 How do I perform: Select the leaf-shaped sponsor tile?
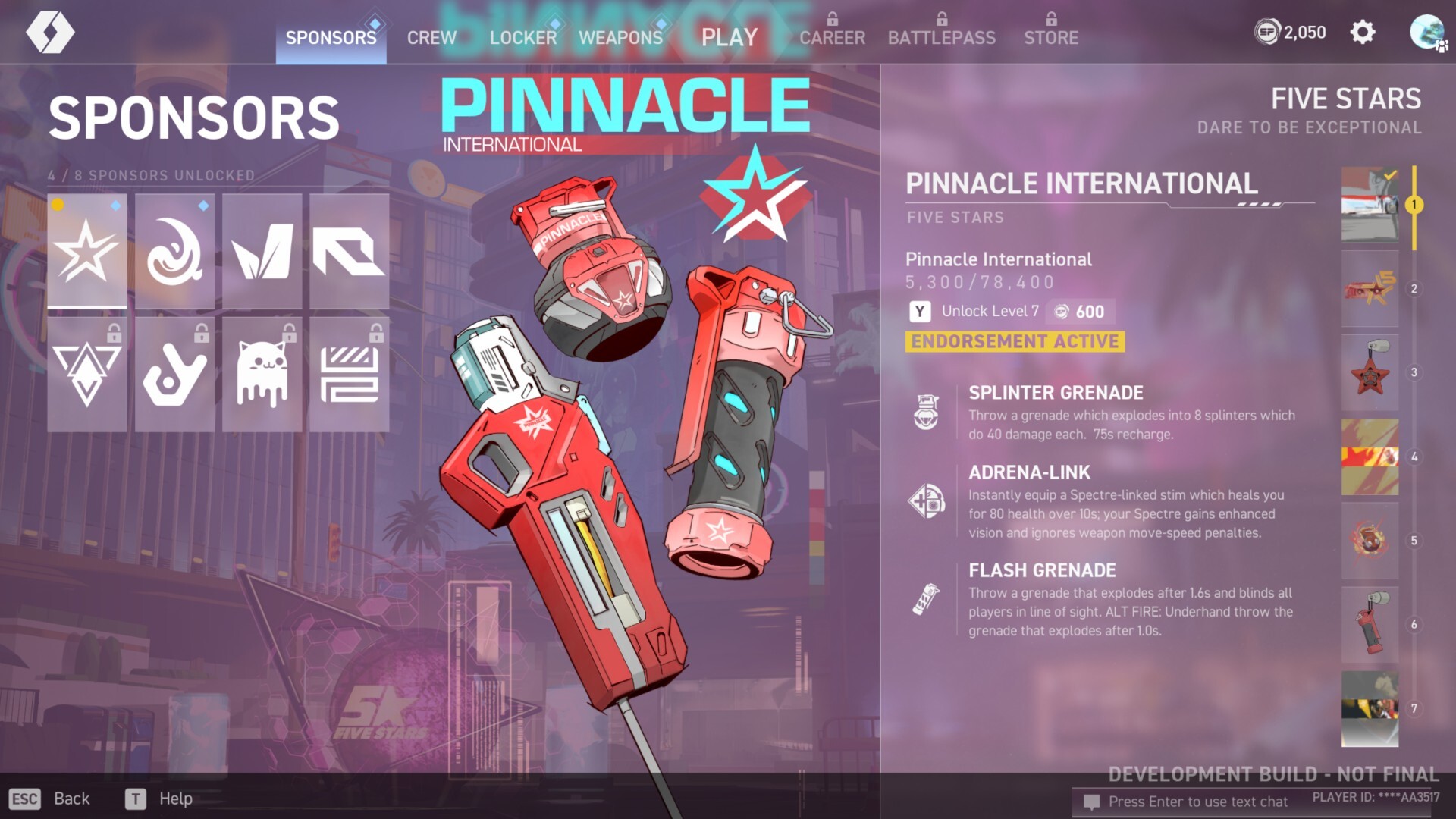coord(262,251)
